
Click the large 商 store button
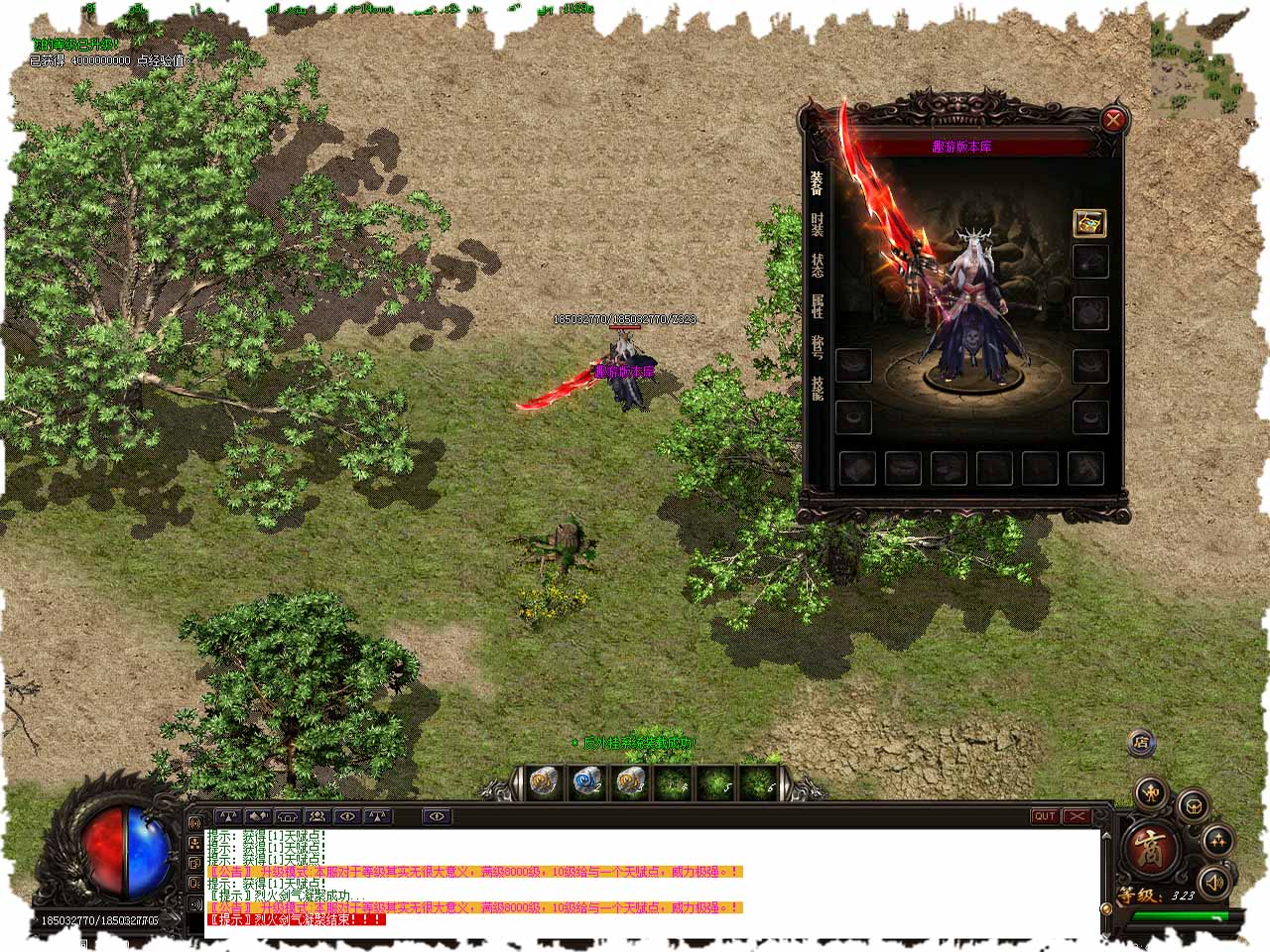pyautogui.click(x=1151, y=849)
